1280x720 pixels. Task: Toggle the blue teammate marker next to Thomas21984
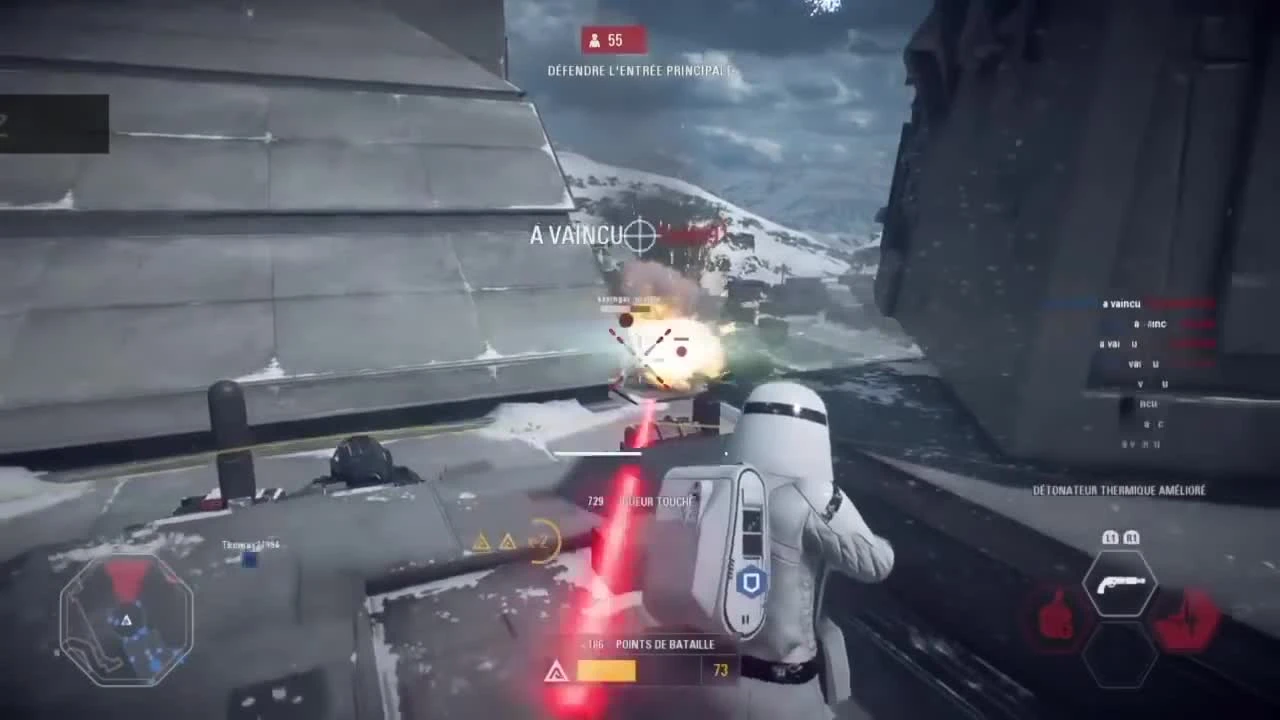tap(248, 560)
